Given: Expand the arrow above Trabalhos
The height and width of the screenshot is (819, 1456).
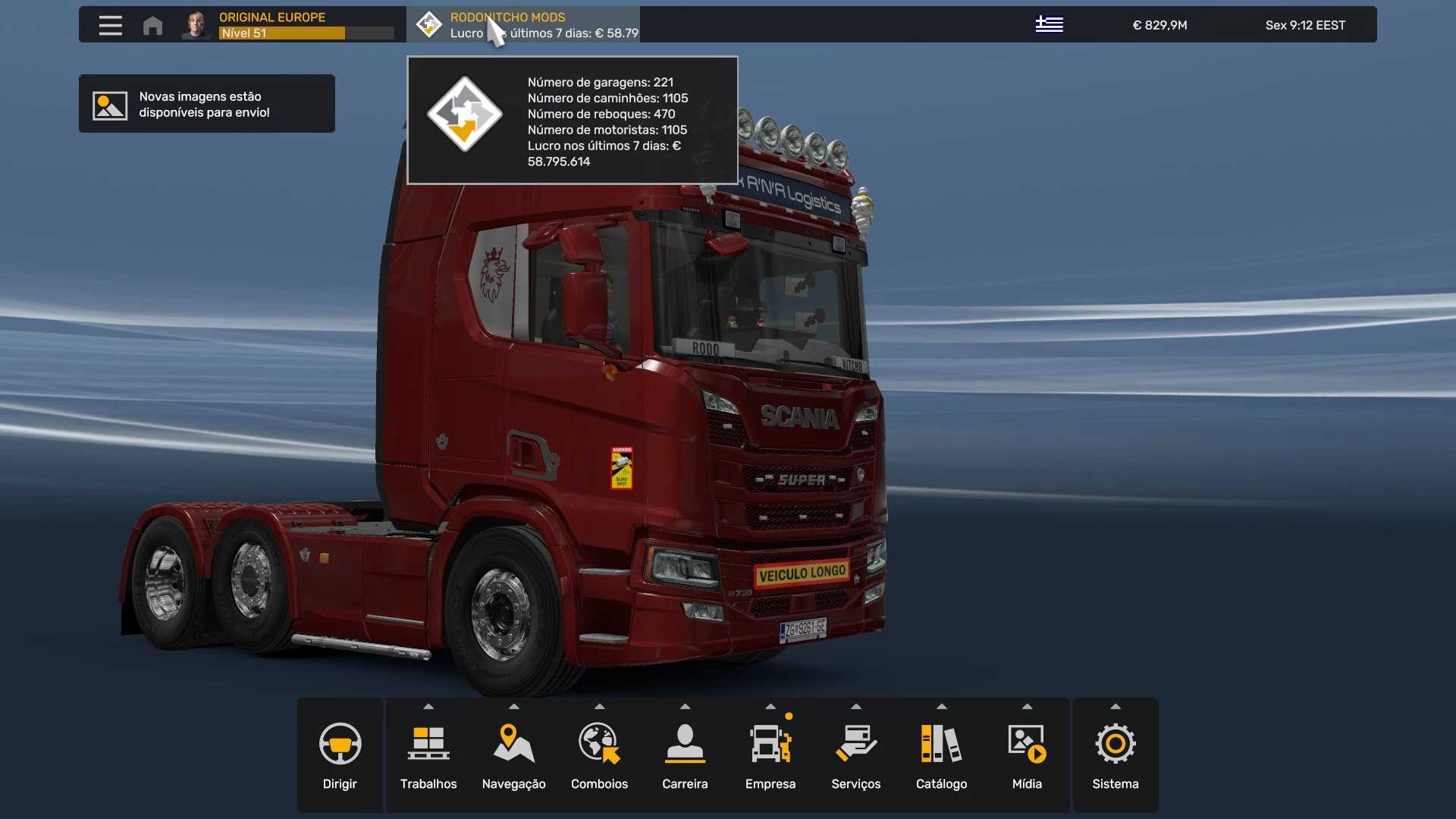Looking at the screenshot, I should tap(428, 706).
